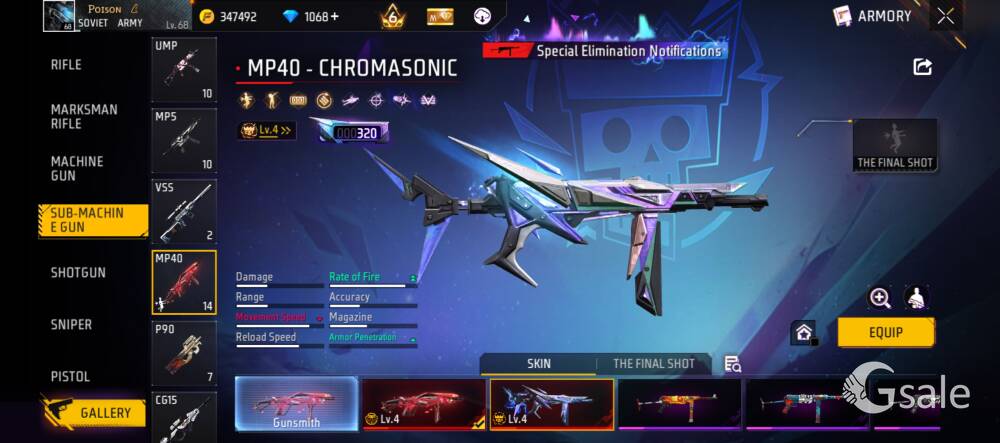Viewport: 1000px width, 443px height.
Task: Choose the VSS weapon thumbnail
Action: click(184, 210)
